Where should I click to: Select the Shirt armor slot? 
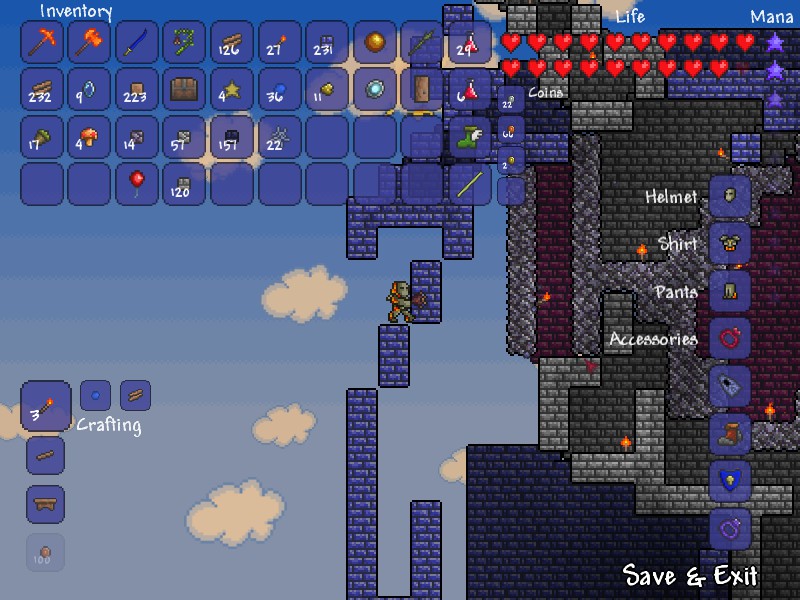730,244
